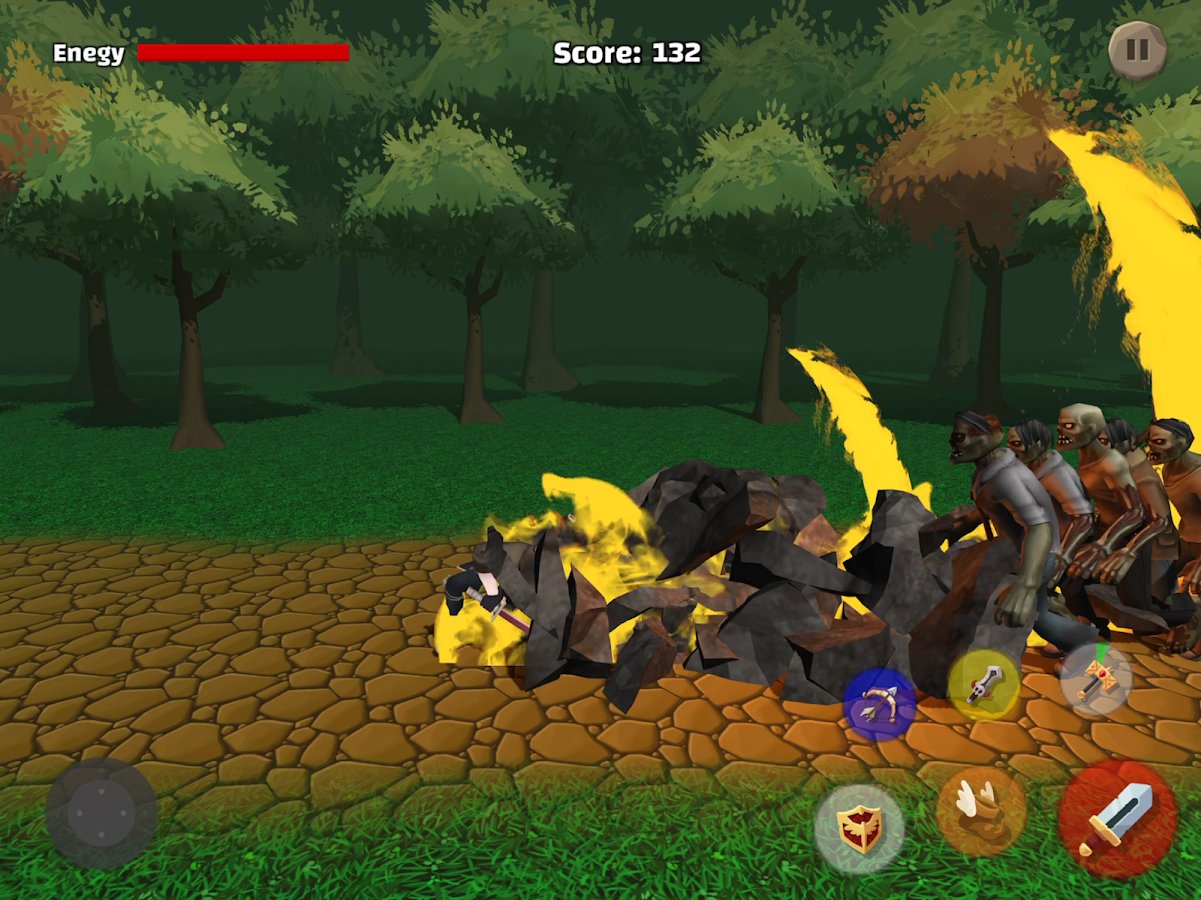This screenshot has height=900, width=1201.
Task: Tap the virtual movement joystick
Action: point(101,813)
